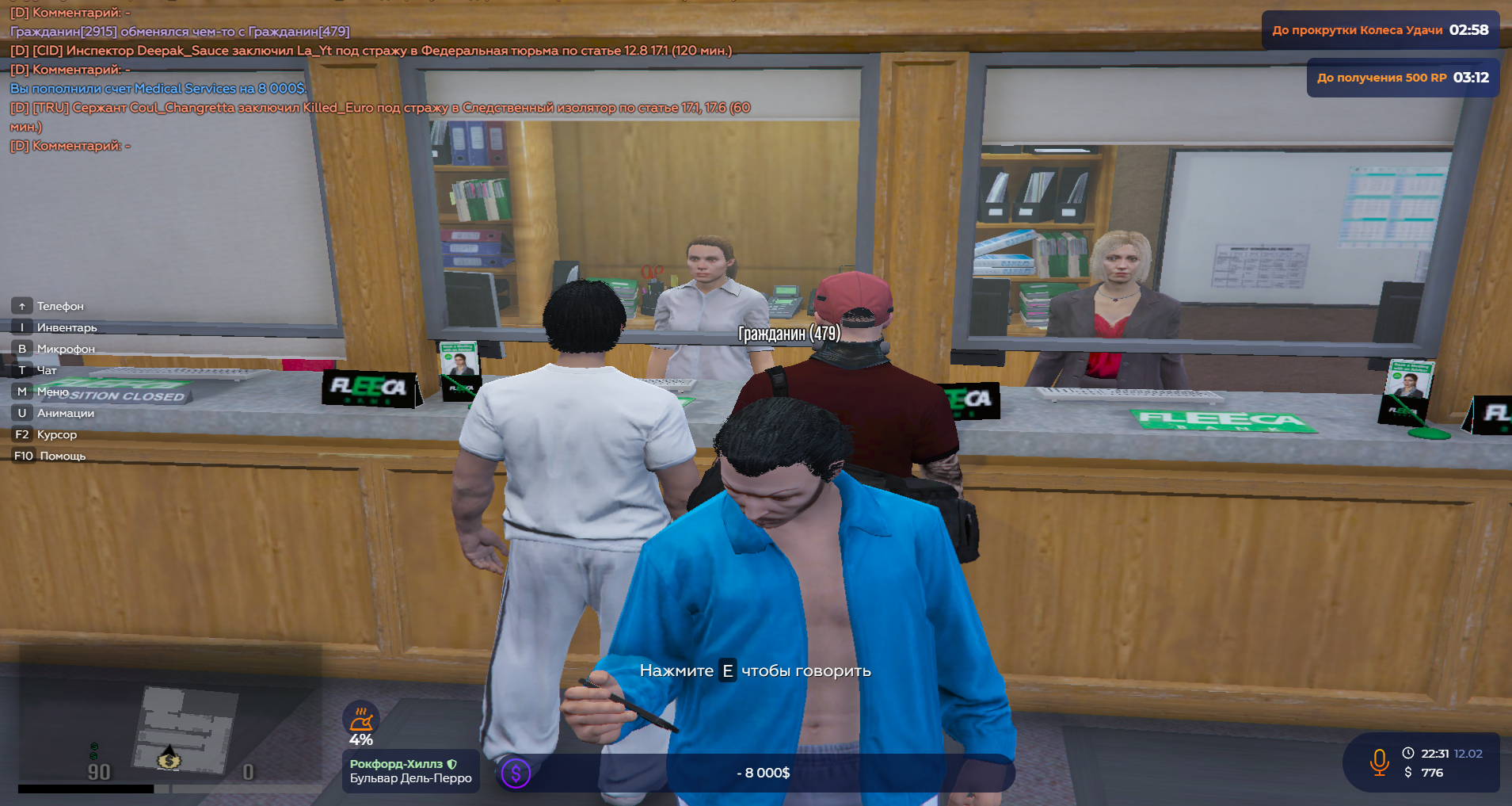Click the 500 RP reward countdown panel
This screenshot has height=806, width=1512.
pos(1402,78)
